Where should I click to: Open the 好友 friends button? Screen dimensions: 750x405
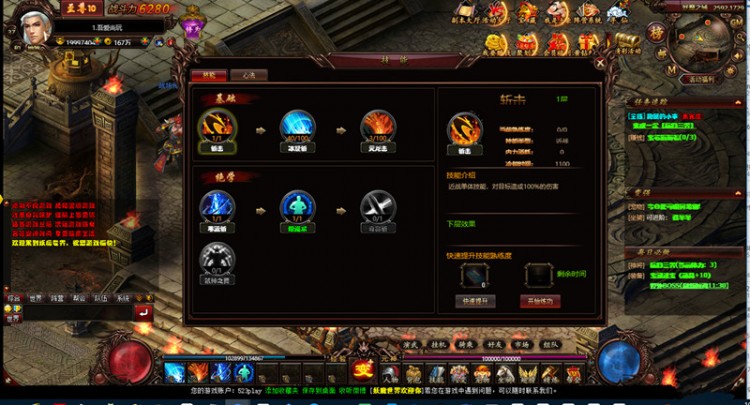(492, 344)
